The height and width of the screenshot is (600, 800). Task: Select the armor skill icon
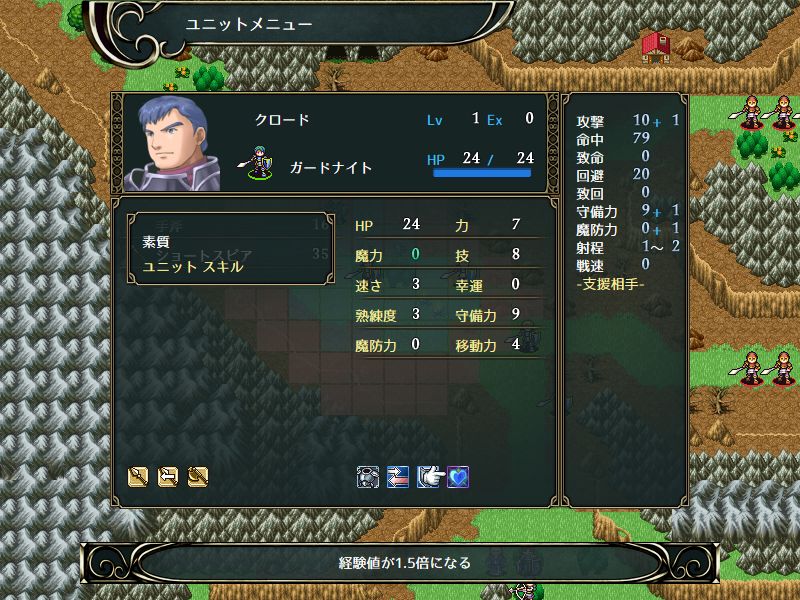click(x=367, y=477)
